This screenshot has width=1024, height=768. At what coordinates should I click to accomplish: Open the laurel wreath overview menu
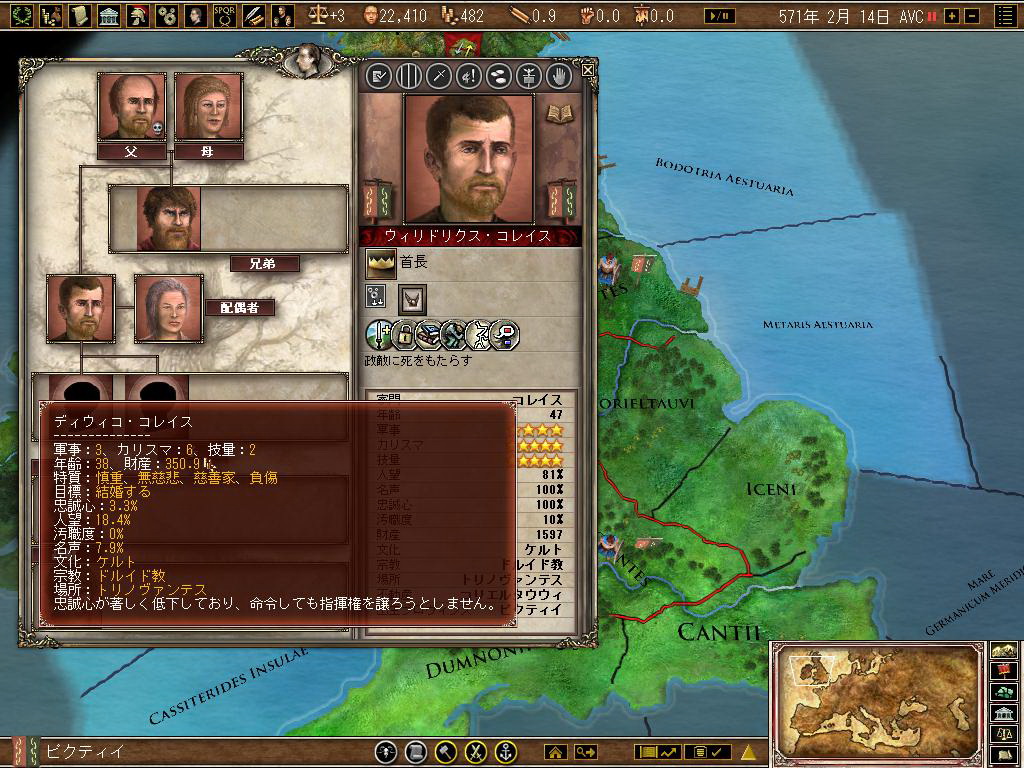coord(22,15)
